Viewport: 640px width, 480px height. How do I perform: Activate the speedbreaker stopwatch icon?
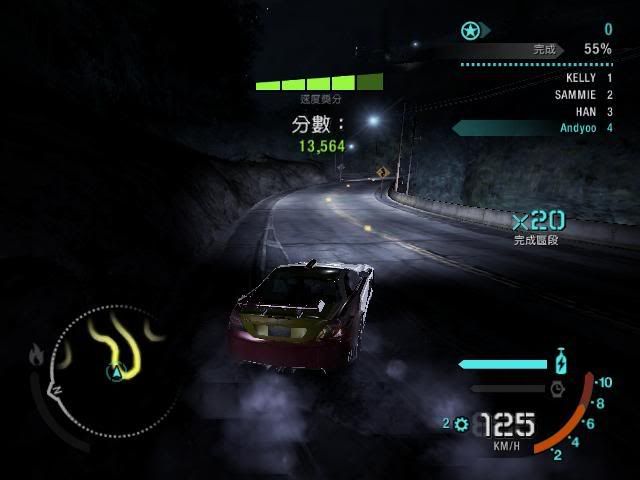click(558, 387)
